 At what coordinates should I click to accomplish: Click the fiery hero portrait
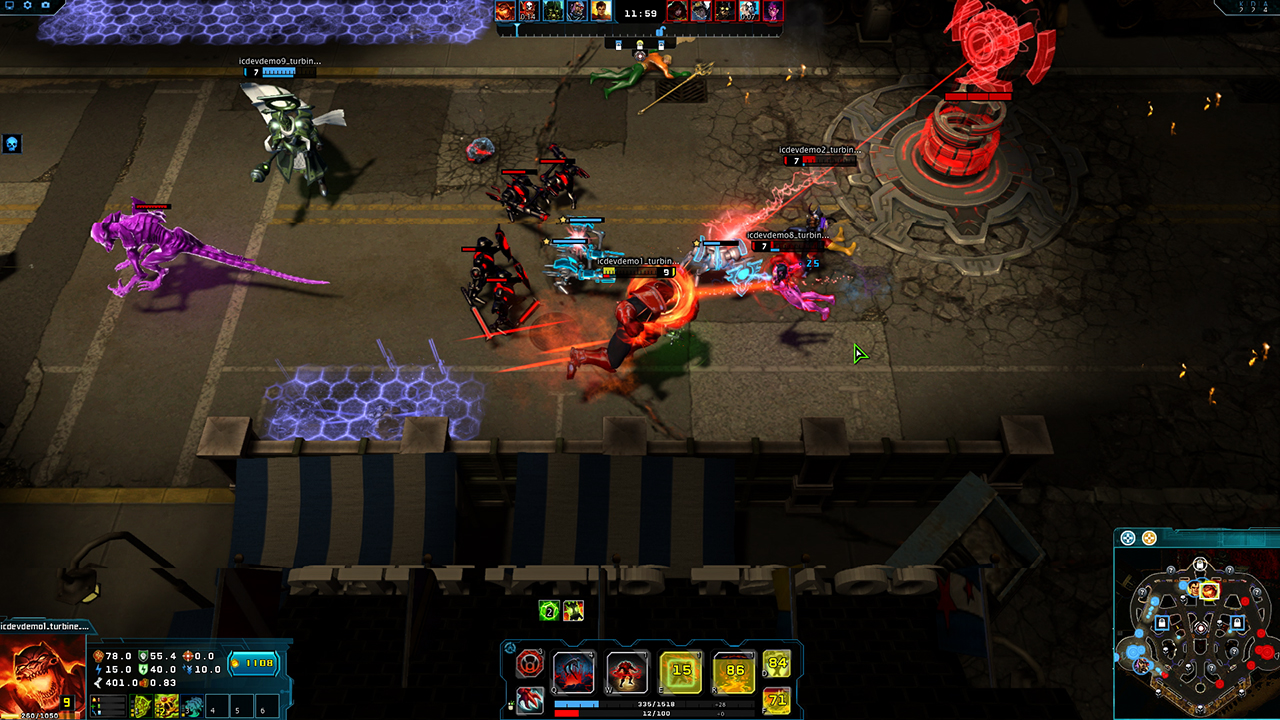[x=40, y=675]
